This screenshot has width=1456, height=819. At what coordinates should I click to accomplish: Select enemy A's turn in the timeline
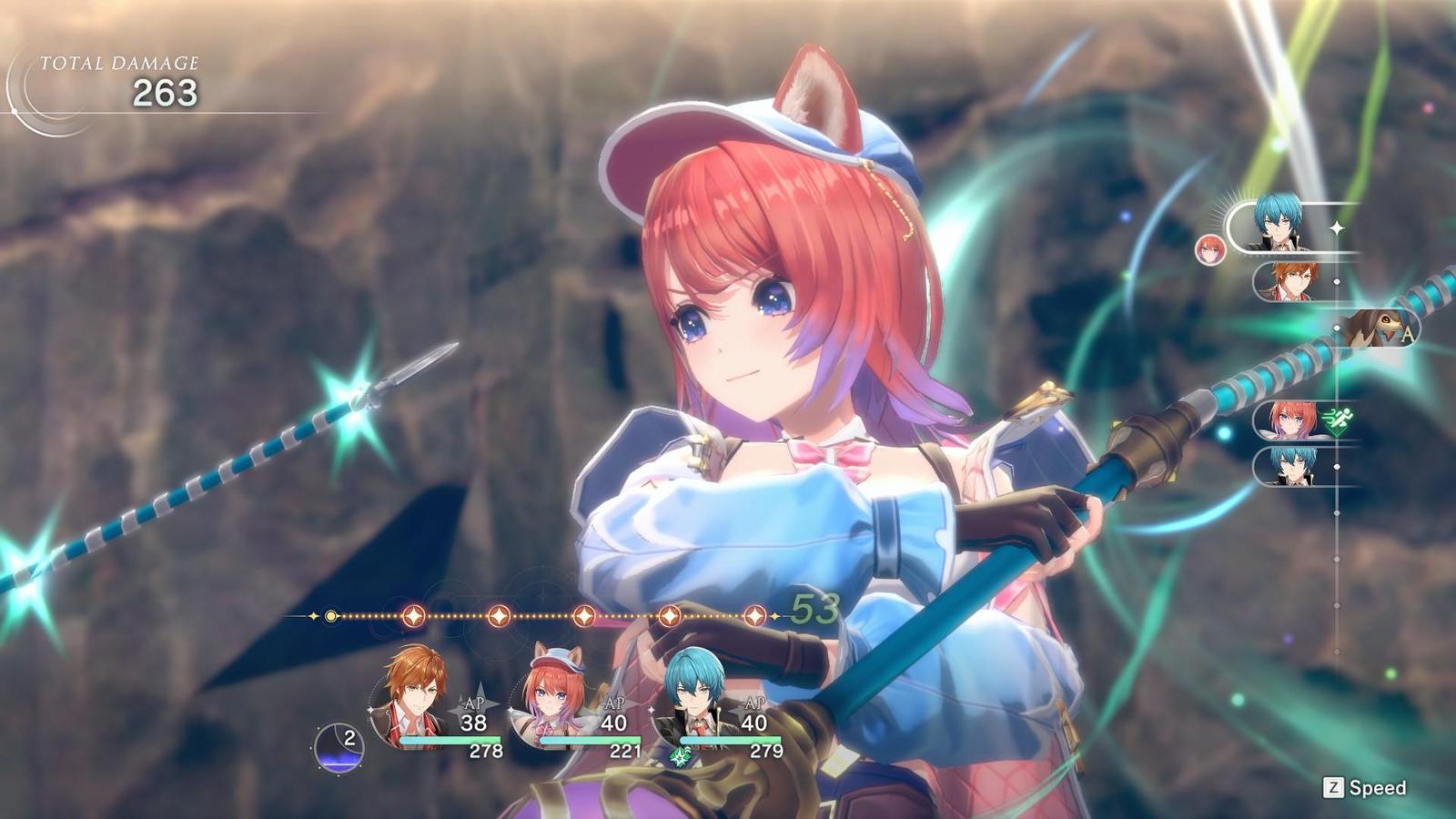(x=1379, y=329)
